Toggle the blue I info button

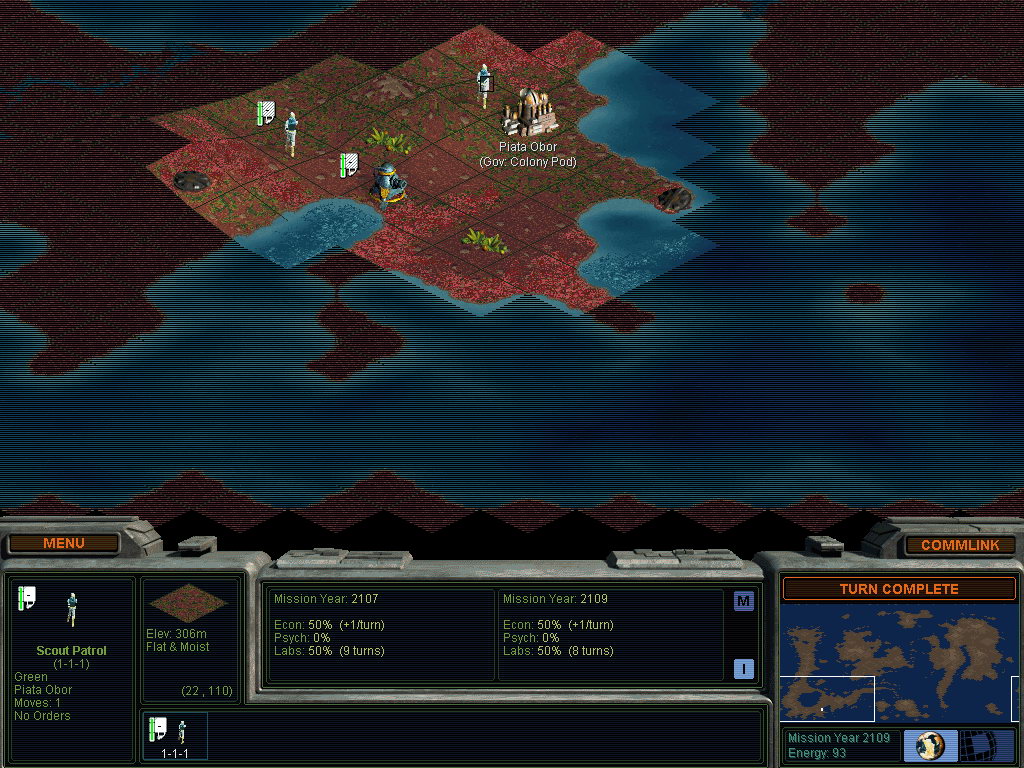(743, 669)
